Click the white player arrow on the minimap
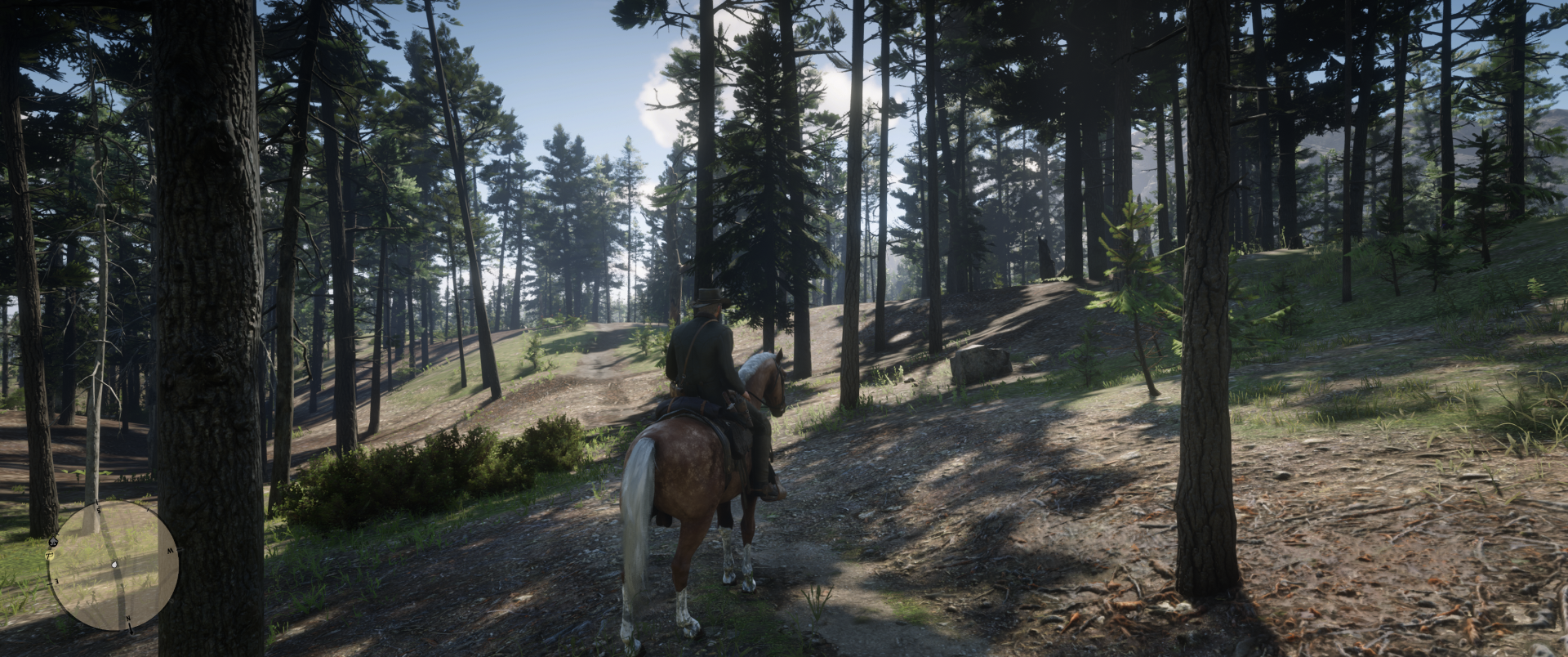This screenshot has height=657, width=1568. [114, 565]
